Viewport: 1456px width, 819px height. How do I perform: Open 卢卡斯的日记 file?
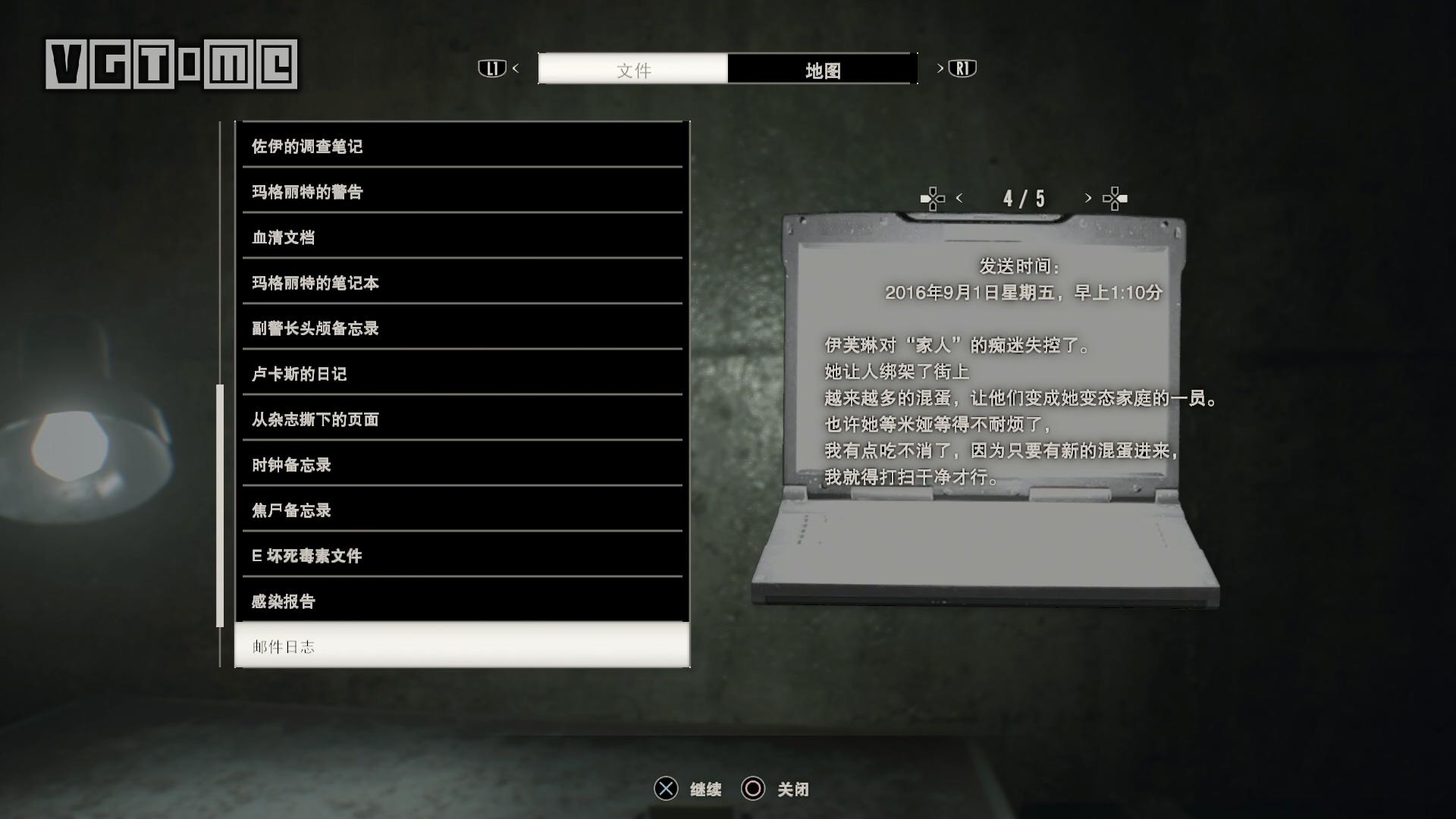point(462,373)
